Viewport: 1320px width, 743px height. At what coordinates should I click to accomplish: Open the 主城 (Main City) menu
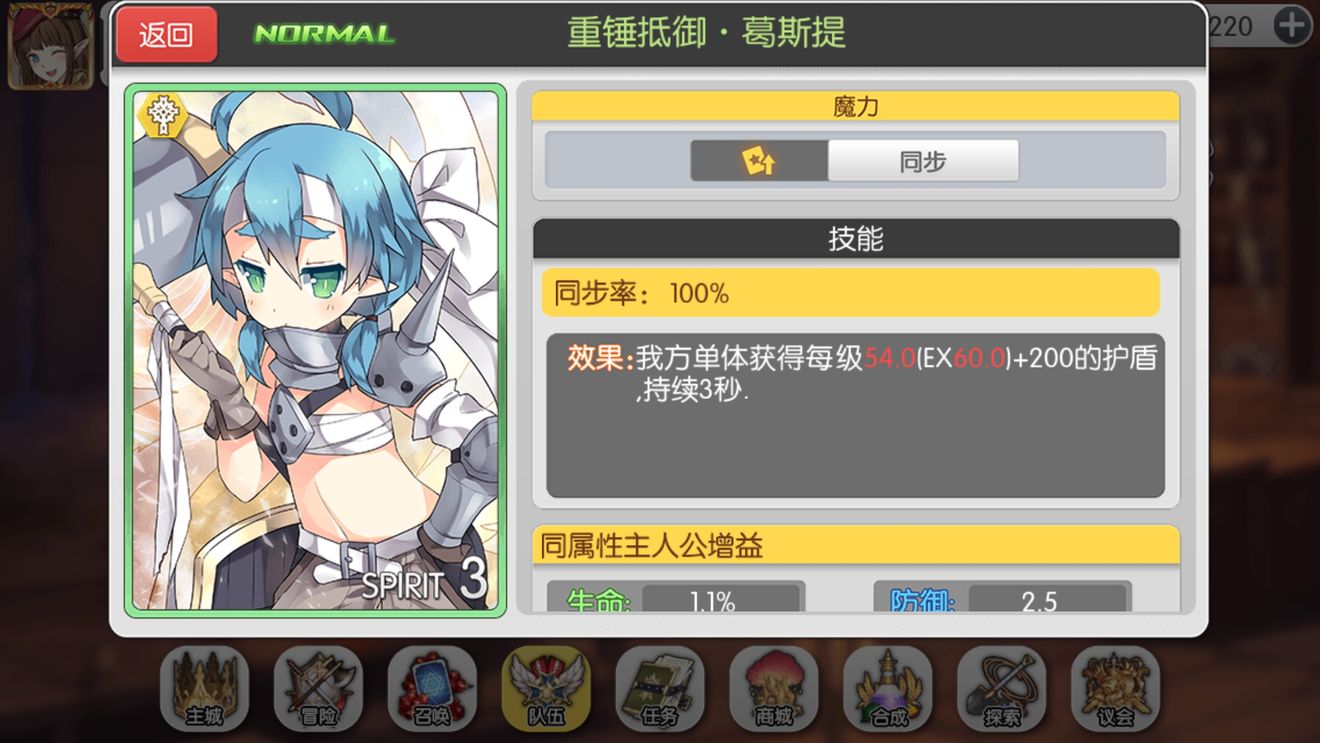[x=204, y=688]
